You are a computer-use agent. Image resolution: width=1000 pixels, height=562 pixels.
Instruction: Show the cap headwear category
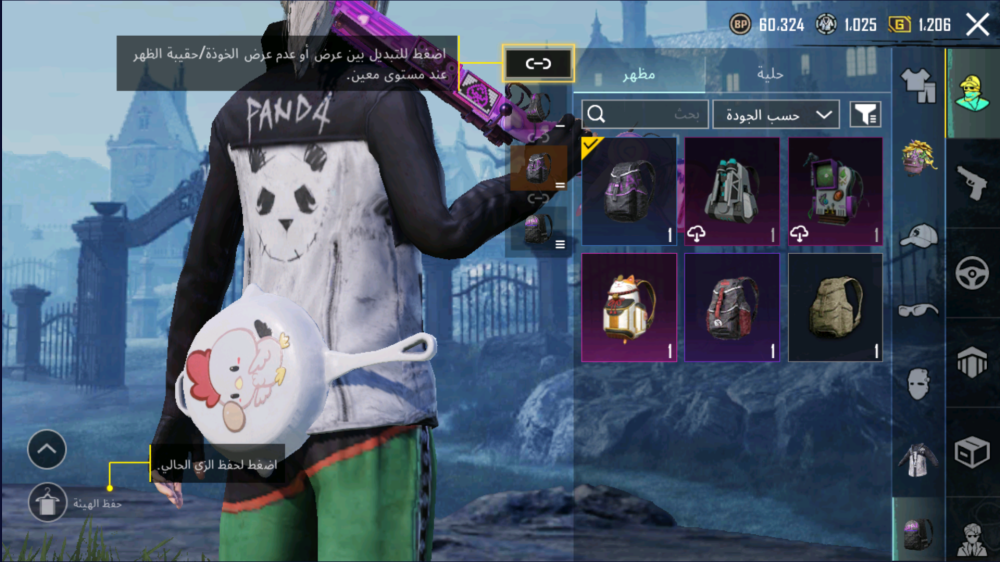click(918, 236)
